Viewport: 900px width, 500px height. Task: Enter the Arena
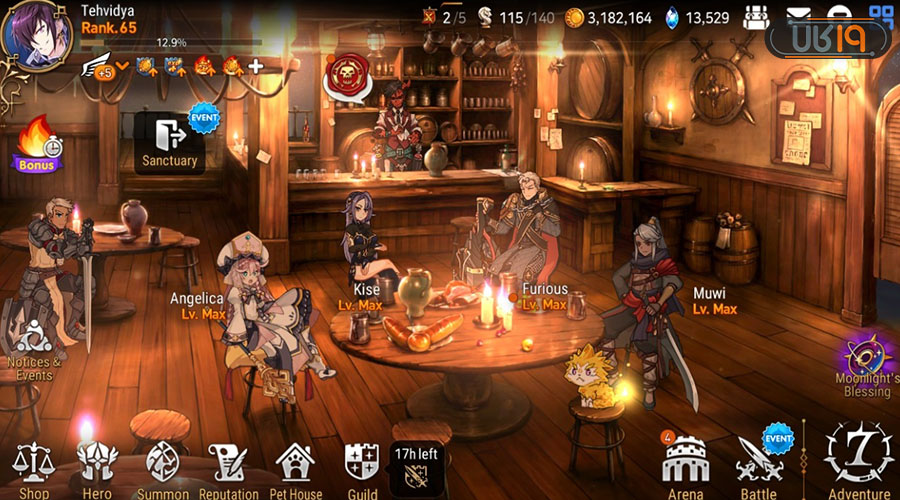[x=685, y=463]
